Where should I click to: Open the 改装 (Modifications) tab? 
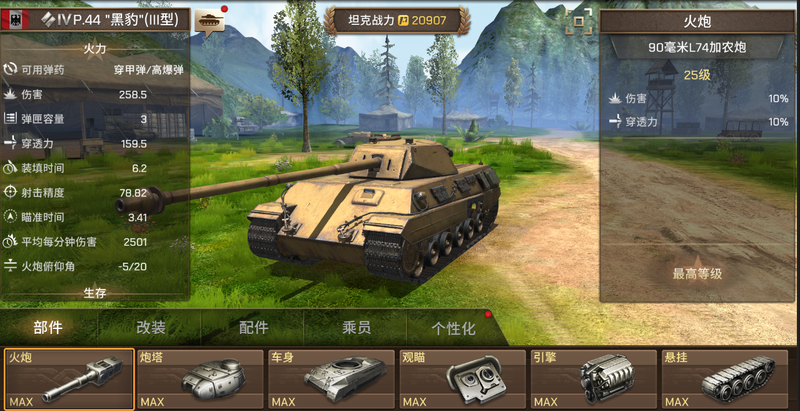151,327
